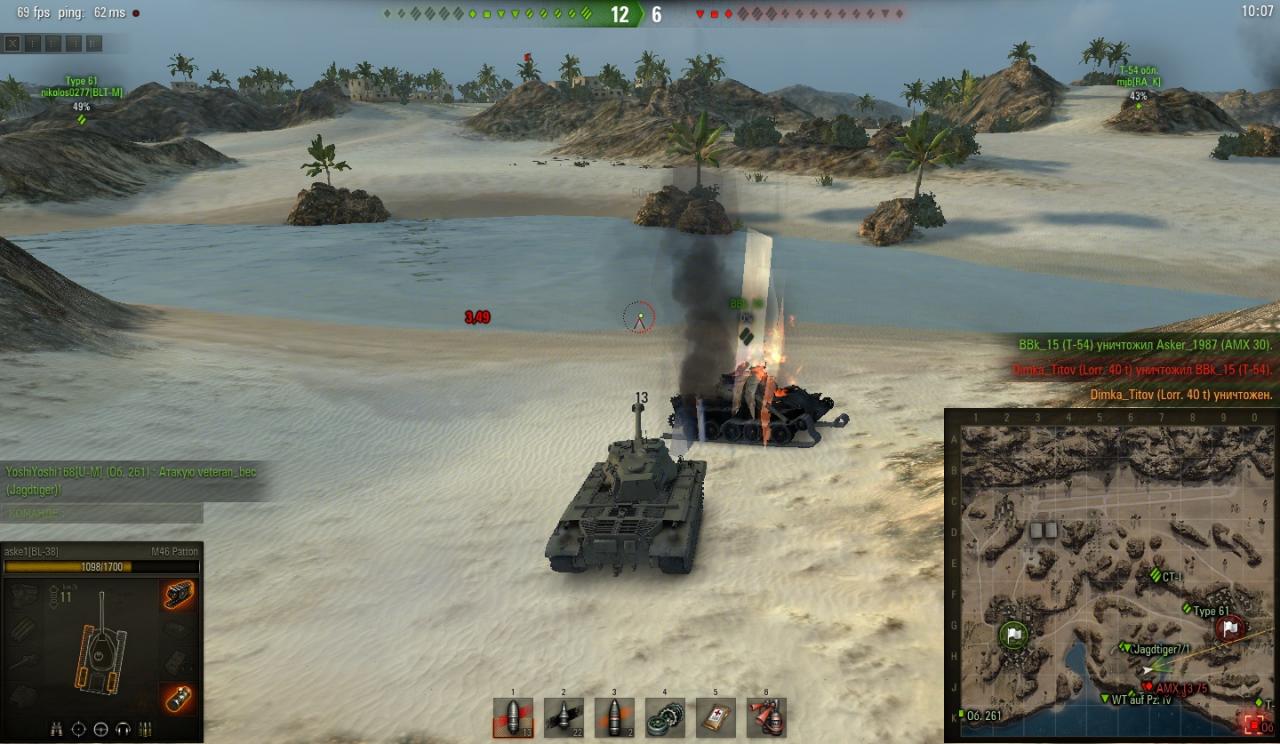Screen dimensions: 1280x744
Task: Choose the shell slot with 2 rounds
Action: point(614,717)
